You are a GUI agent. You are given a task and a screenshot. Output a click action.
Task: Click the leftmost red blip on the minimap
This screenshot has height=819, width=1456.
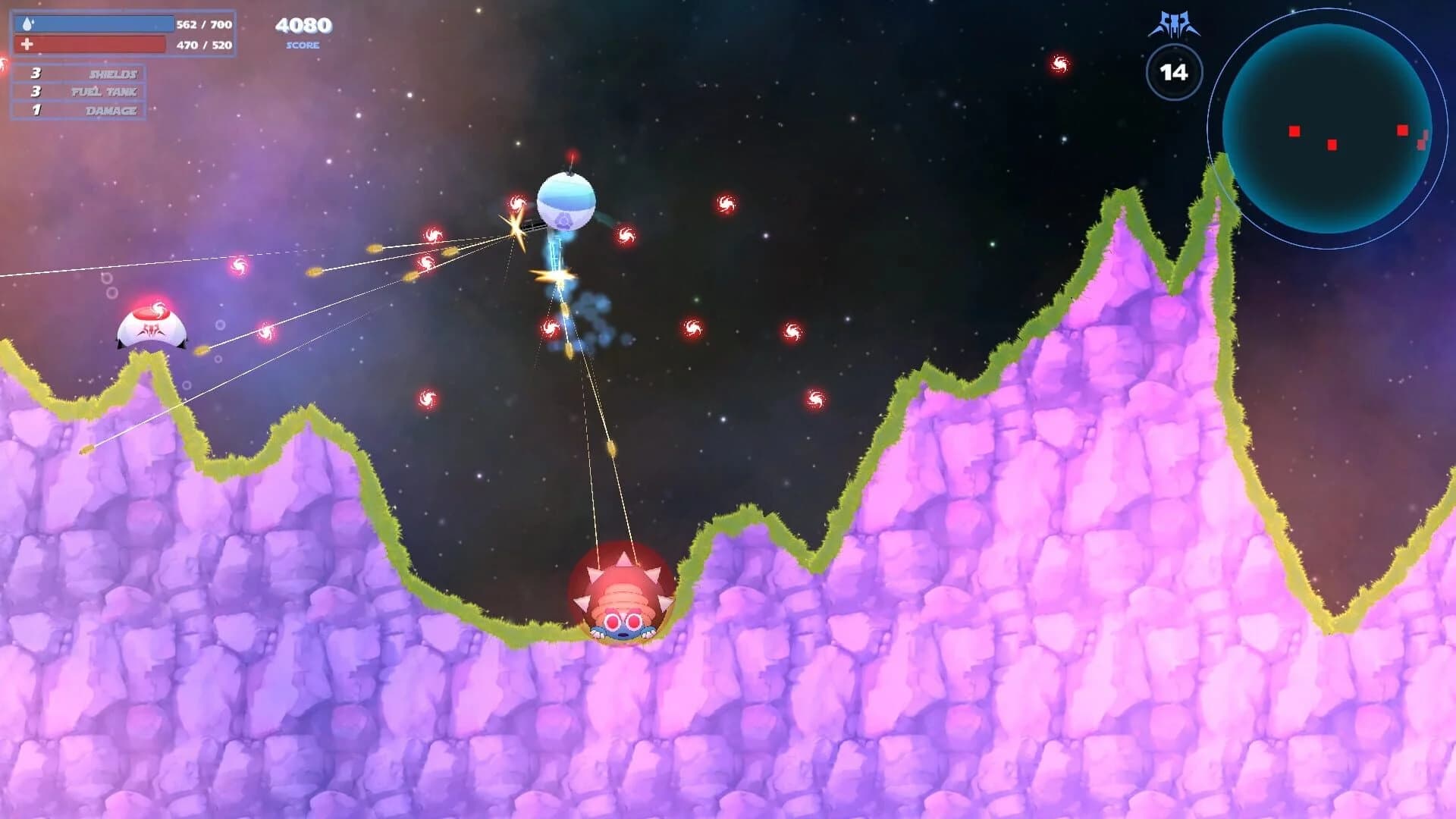1293,131
